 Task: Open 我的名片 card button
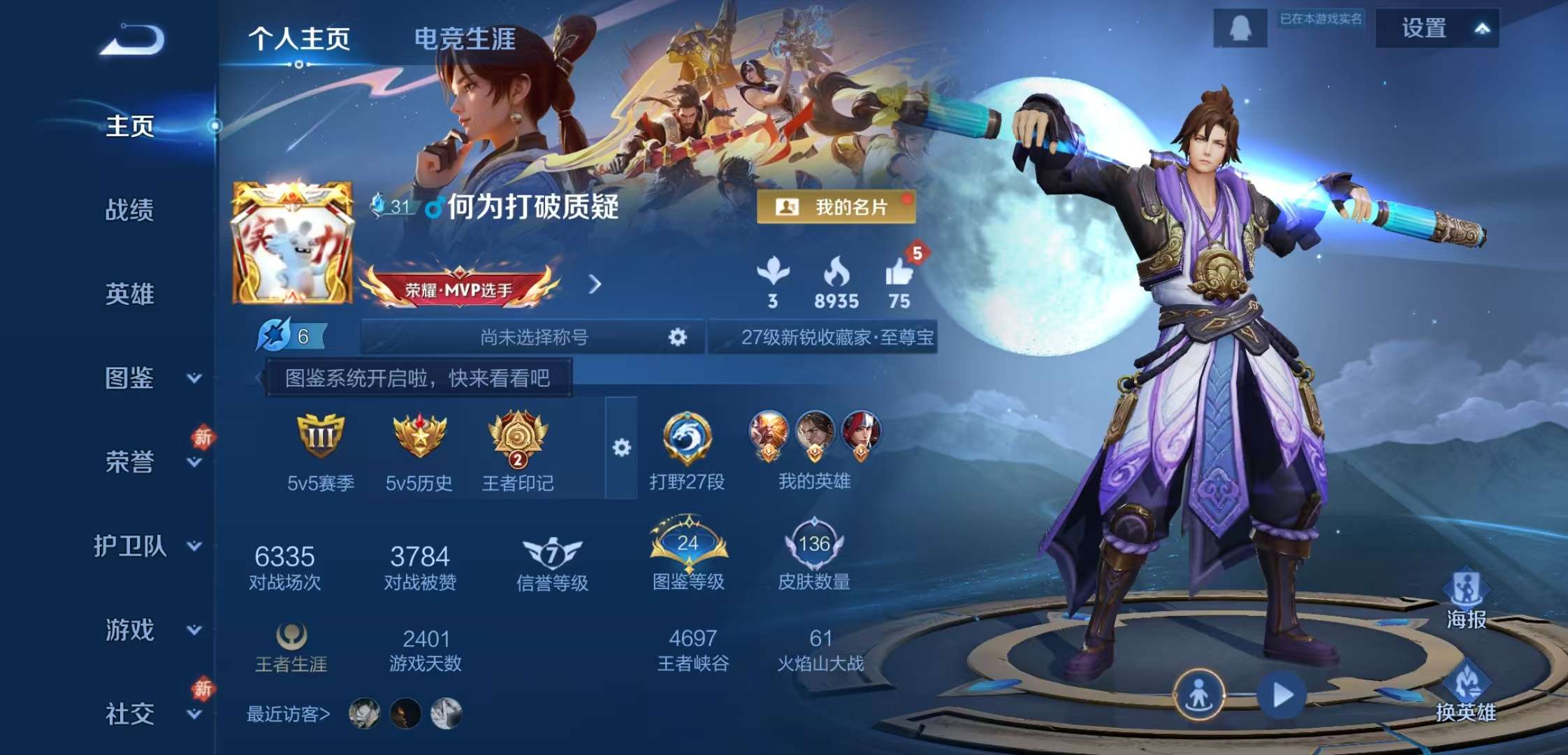836,206
